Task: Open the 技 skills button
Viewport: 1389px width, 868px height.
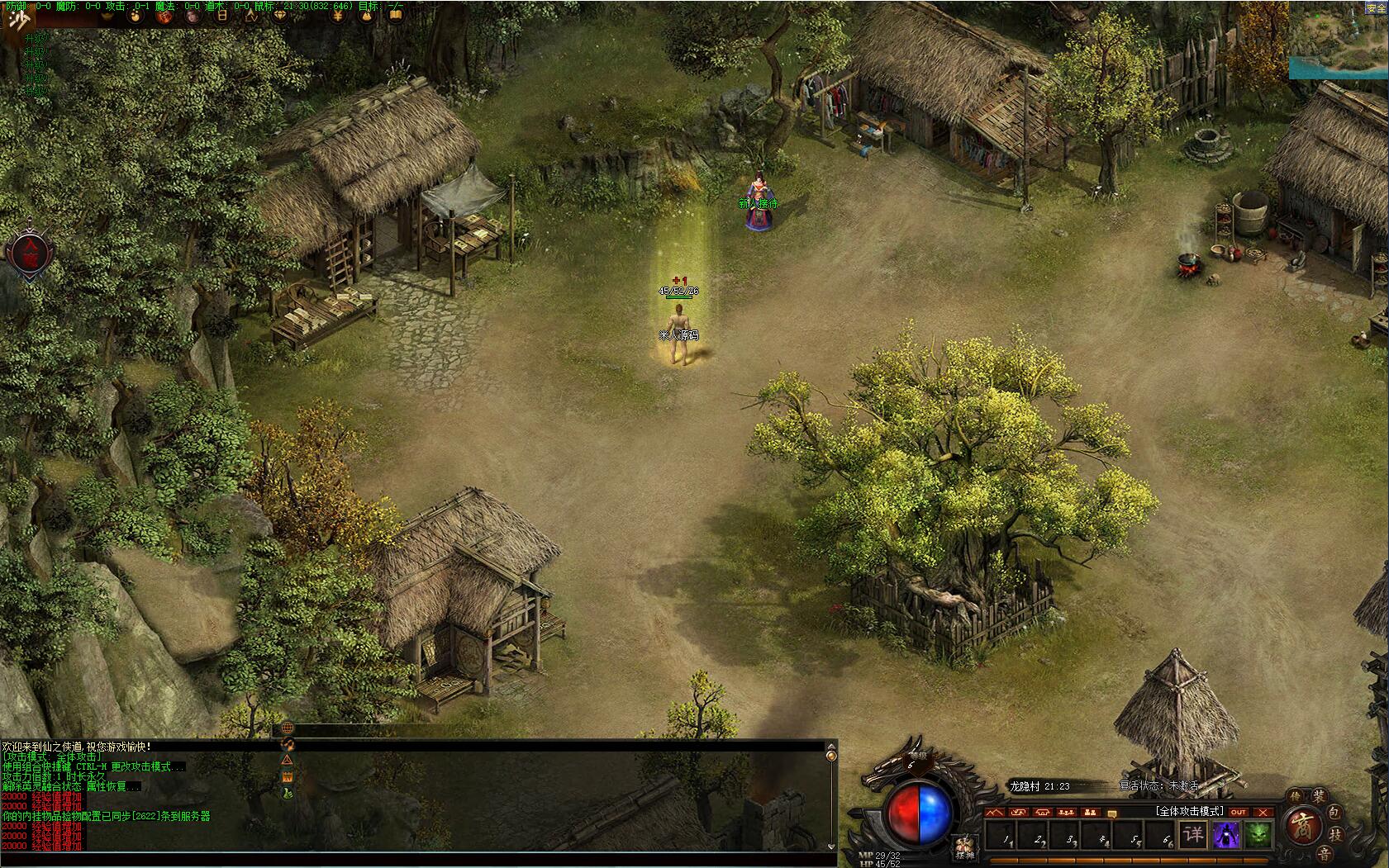Action: (1335, 836)
